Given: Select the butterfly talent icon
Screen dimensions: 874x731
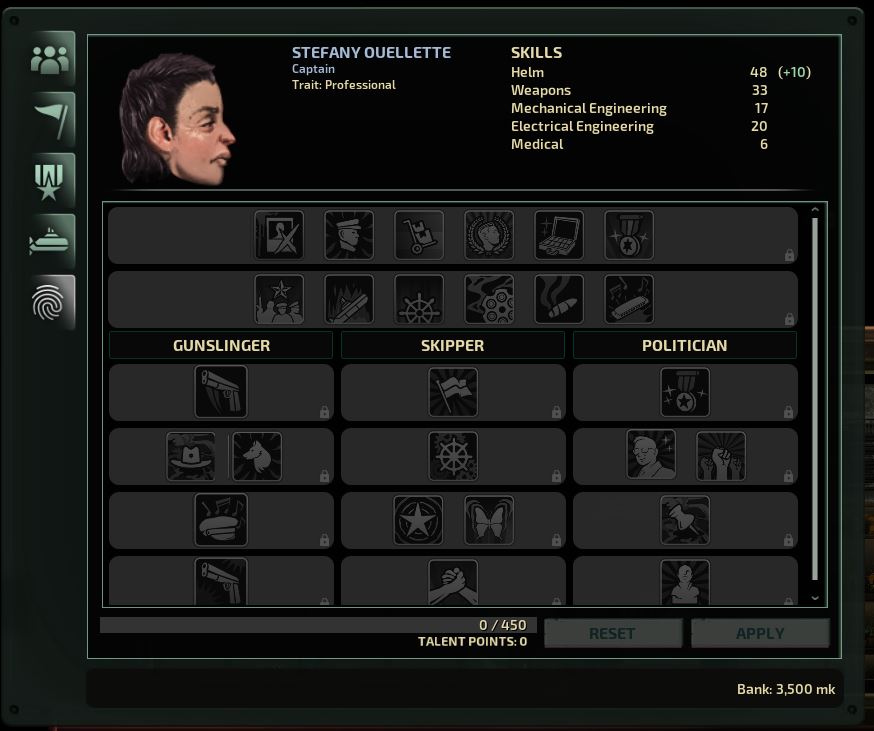Looking at the screenshot, I should pos(489,520).
